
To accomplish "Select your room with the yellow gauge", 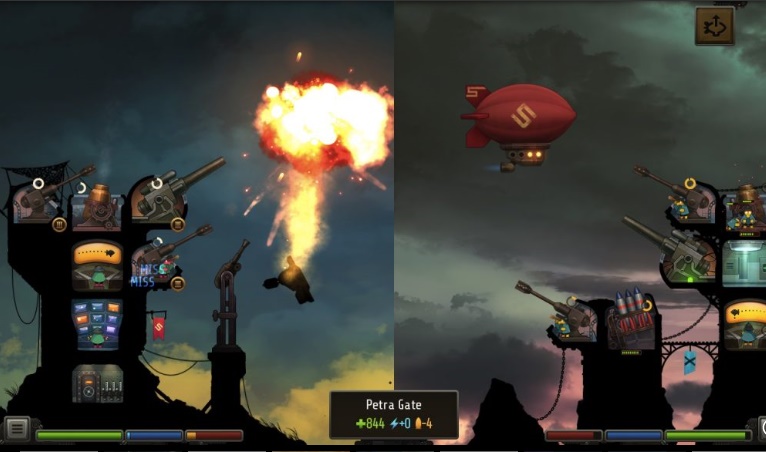I will tap(97, 265).
